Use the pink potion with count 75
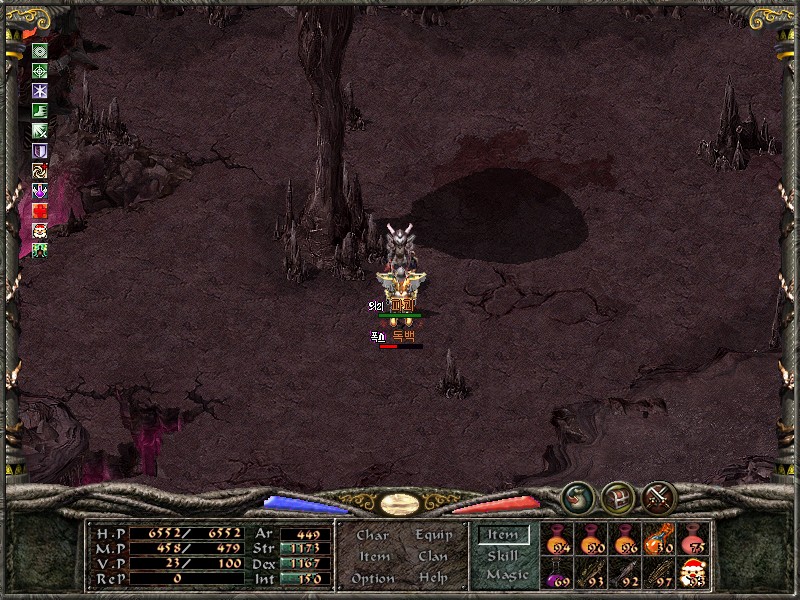The width and height of the screenshot is (800, 600). click(x=692, y=540)
